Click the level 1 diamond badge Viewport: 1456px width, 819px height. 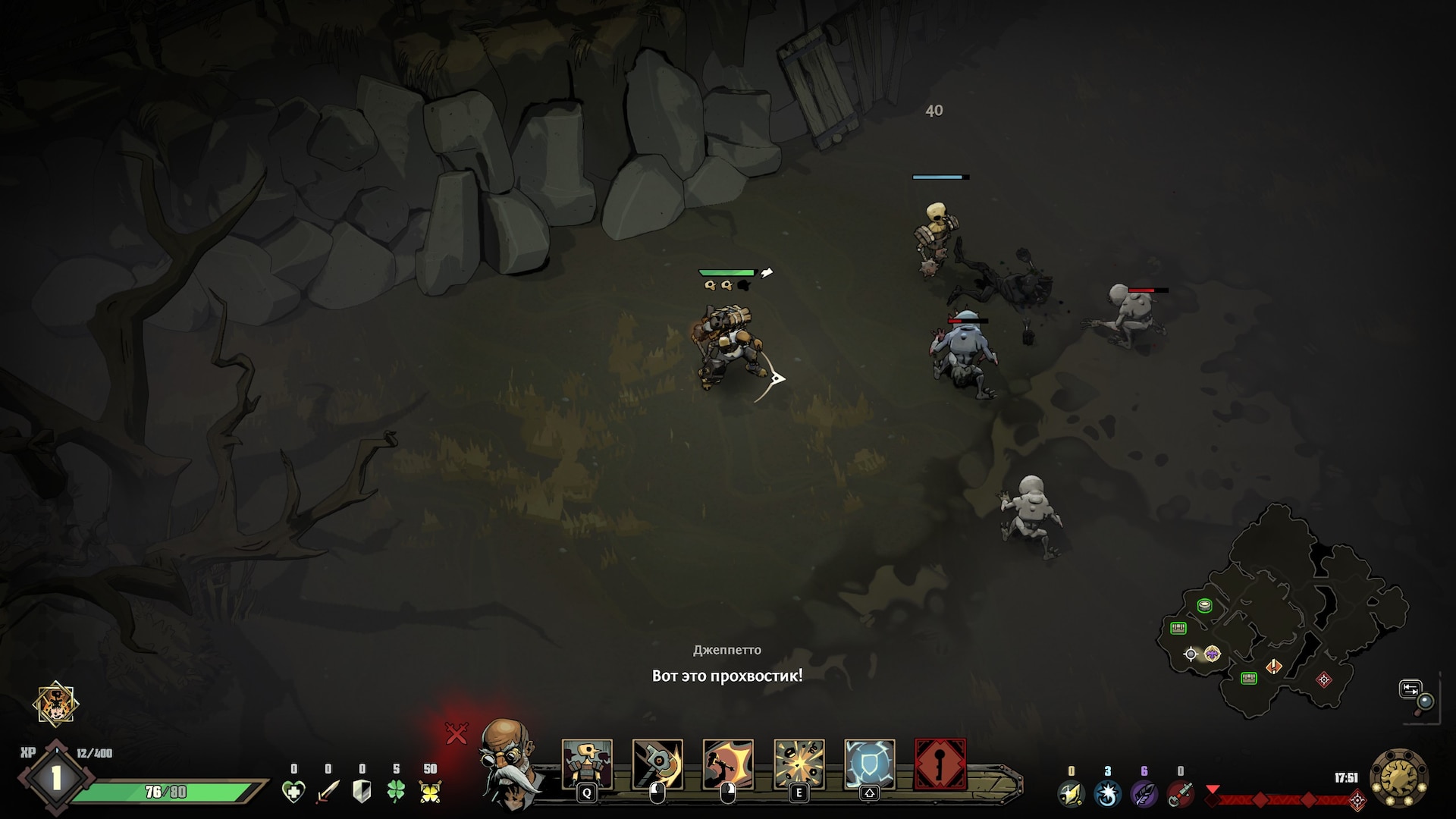(55, 779)
